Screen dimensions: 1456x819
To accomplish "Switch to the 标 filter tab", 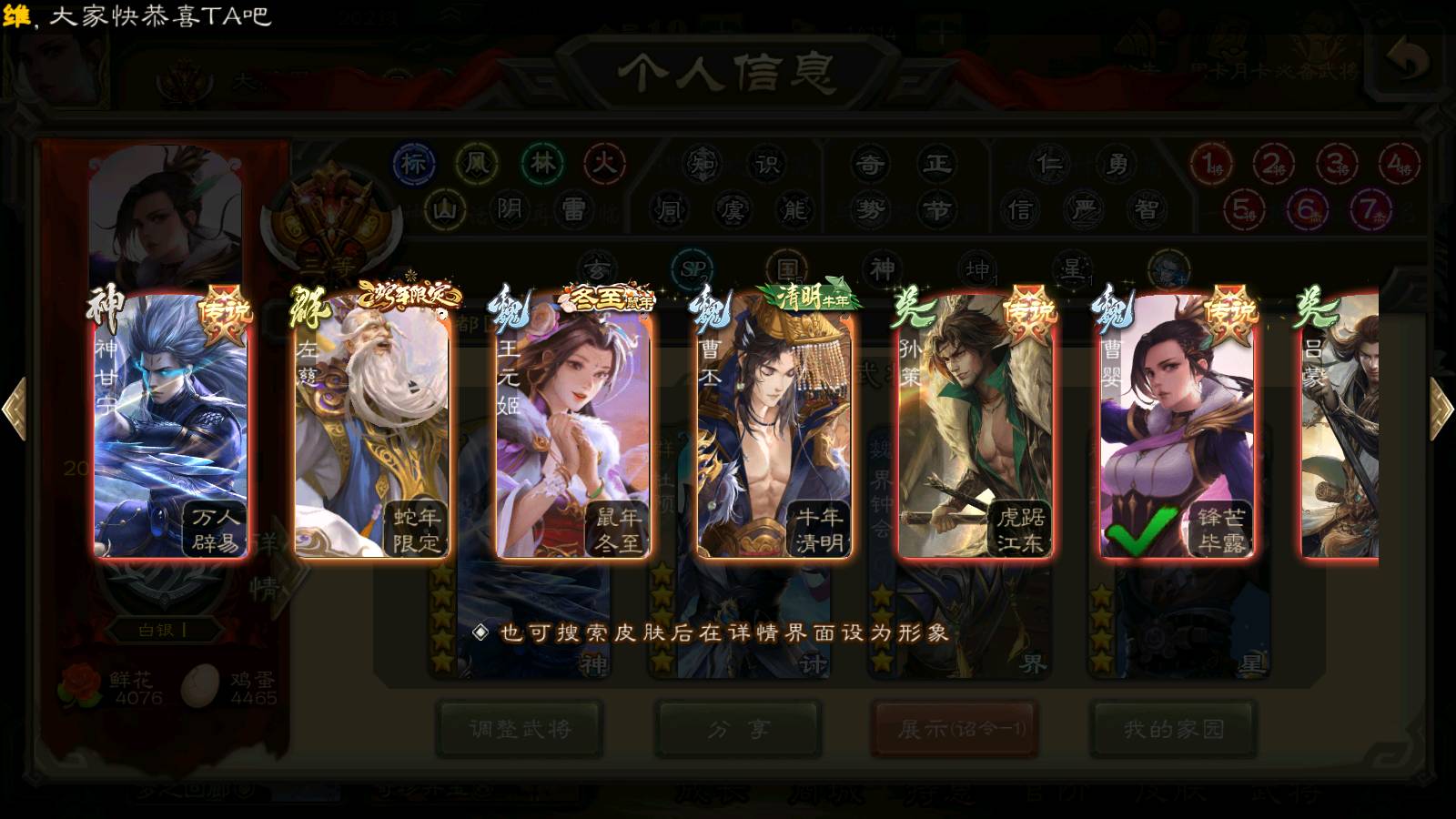I will [x=414, y=164].
